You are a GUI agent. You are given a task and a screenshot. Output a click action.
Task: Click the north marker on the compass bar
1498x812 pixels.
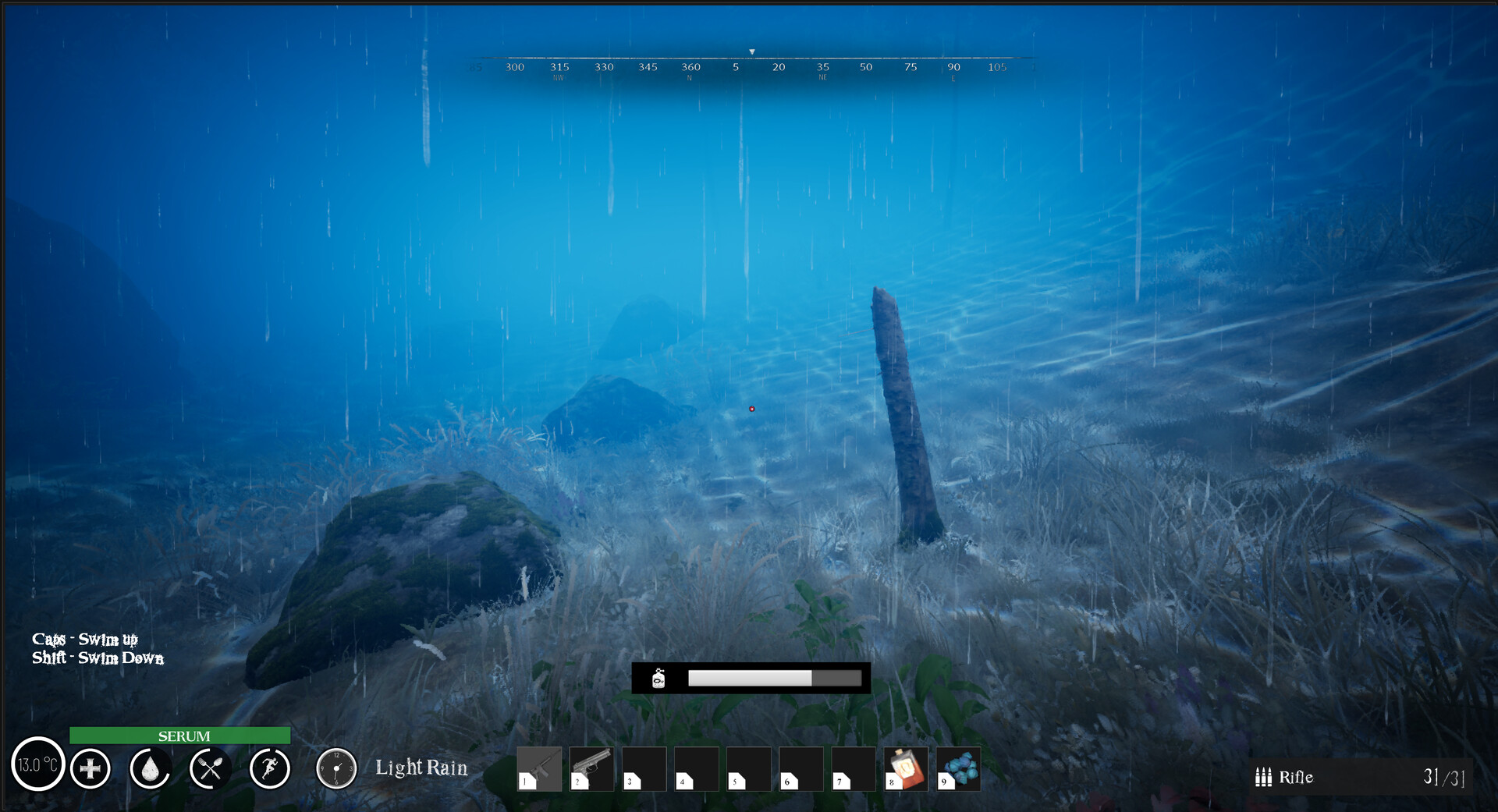point(689,70)
